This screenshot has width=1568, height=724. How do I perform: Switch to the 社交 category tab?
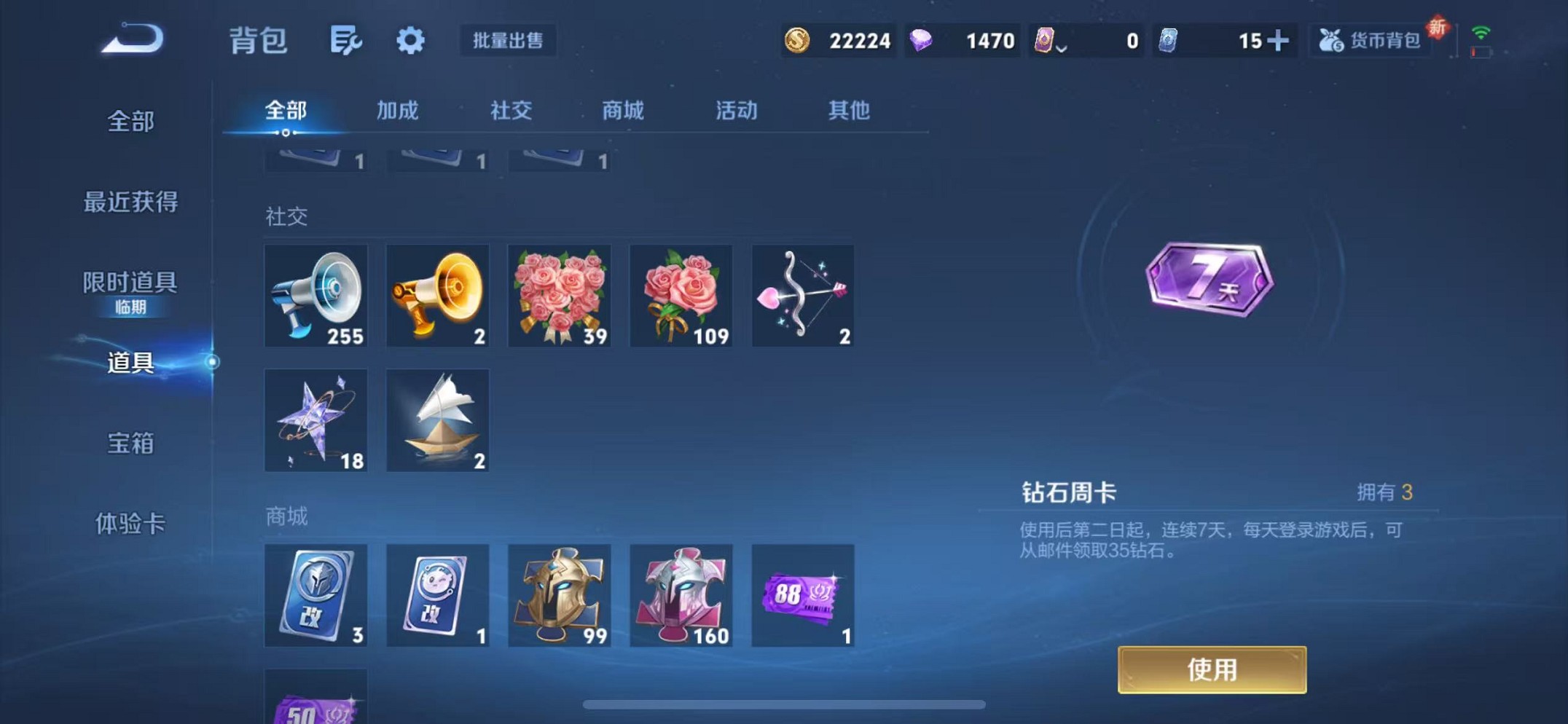coord(511,110)
